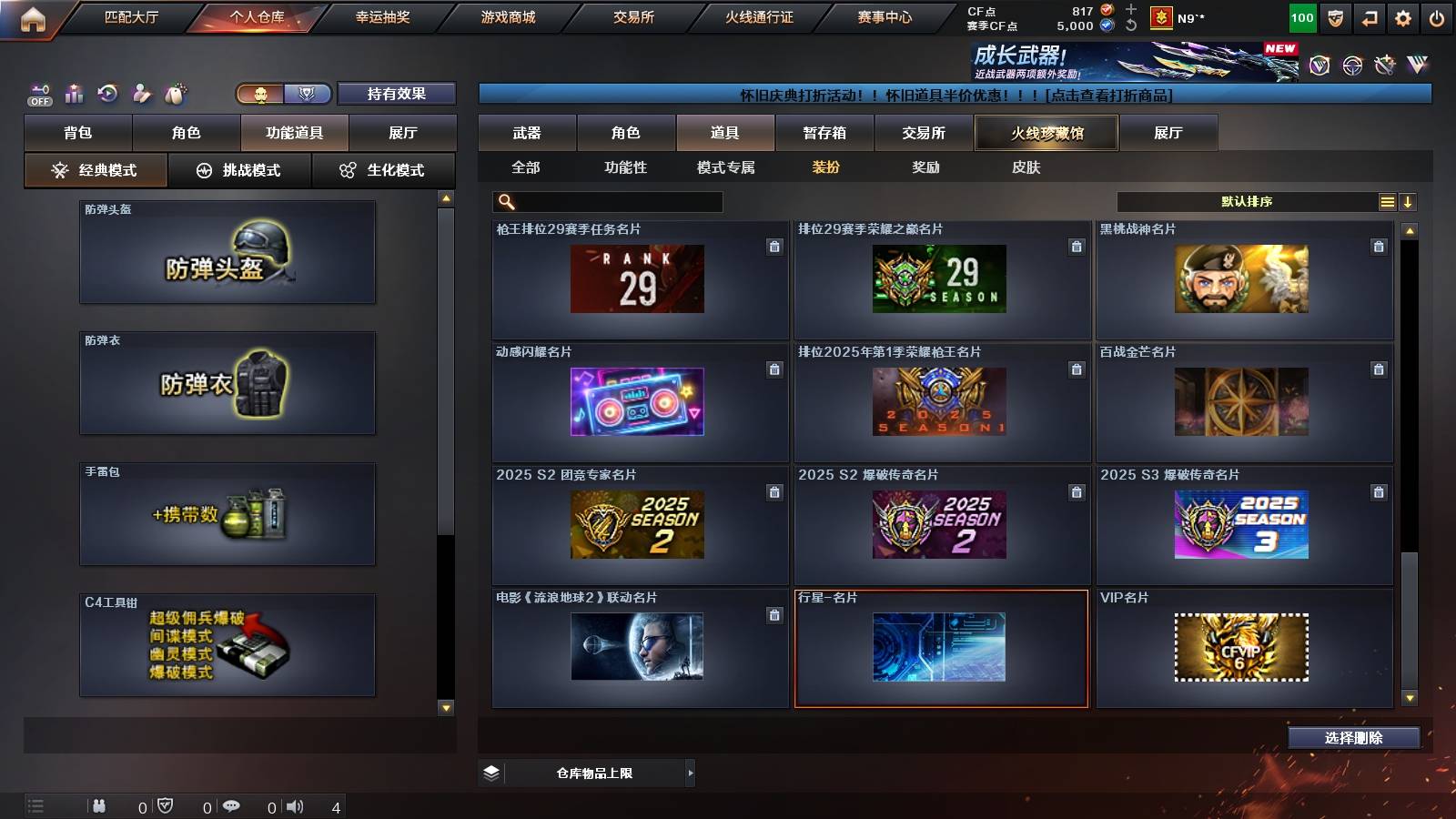Open the ranking stats icon near the key toggle
1456x819 pixels.
pyautogui.click(x=74, y=93)
